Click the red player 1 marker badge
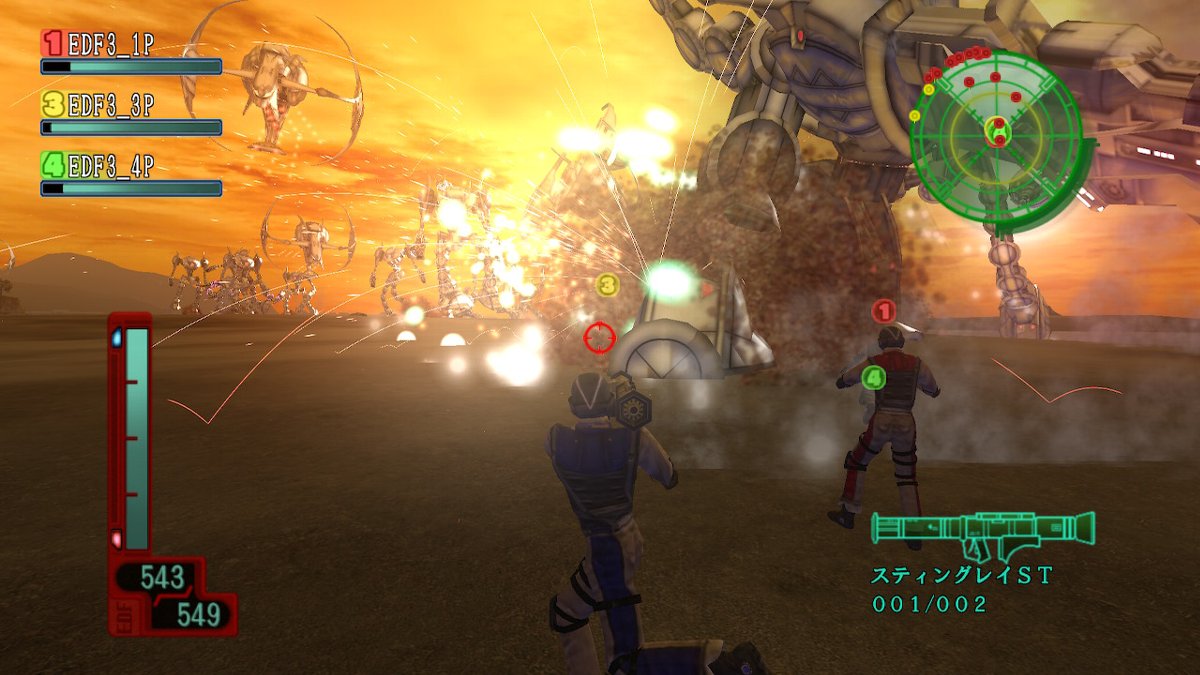This screenshot has width=1200, height=675. click(883, 311)
